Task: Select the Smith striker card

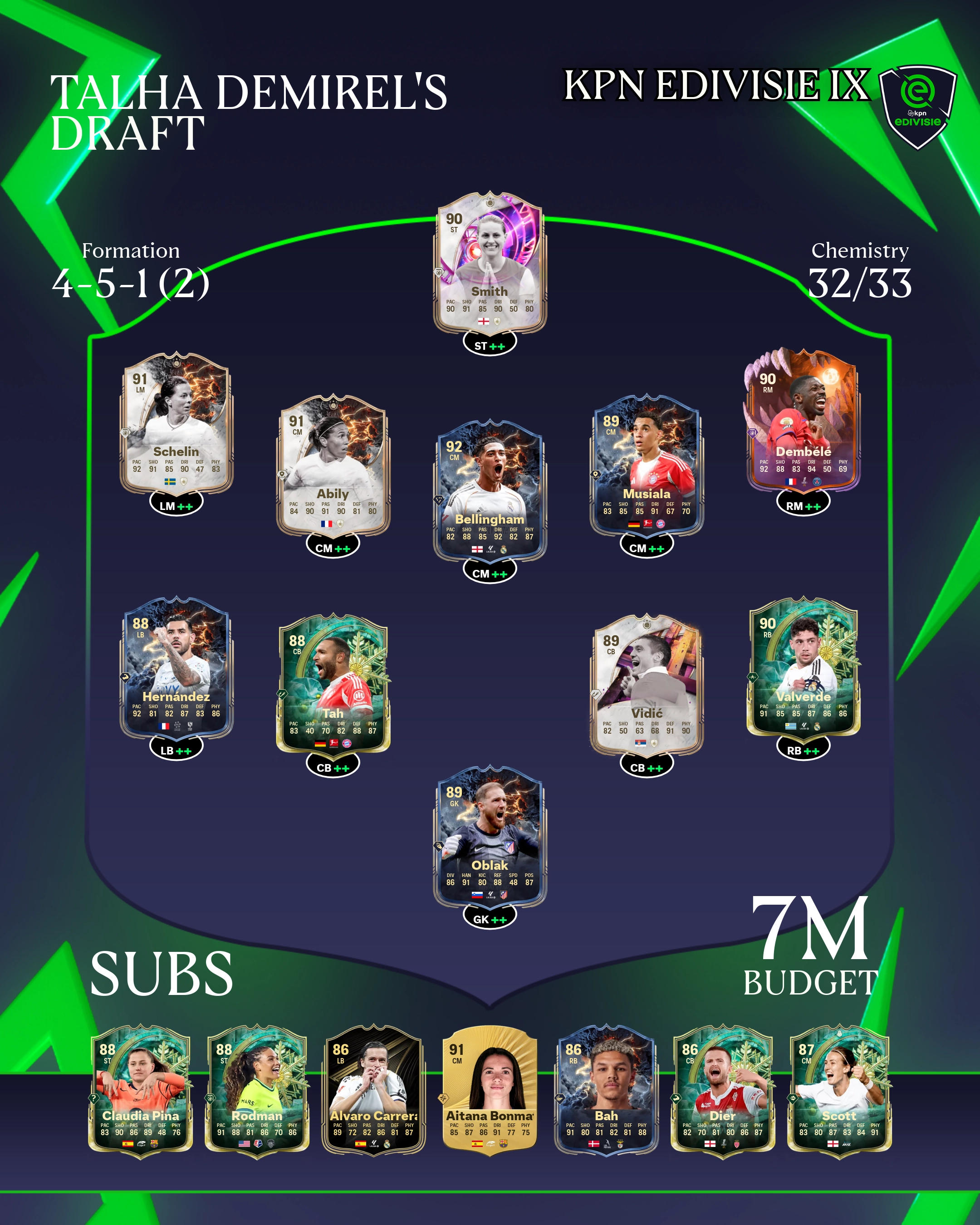Action: (490, 263)
